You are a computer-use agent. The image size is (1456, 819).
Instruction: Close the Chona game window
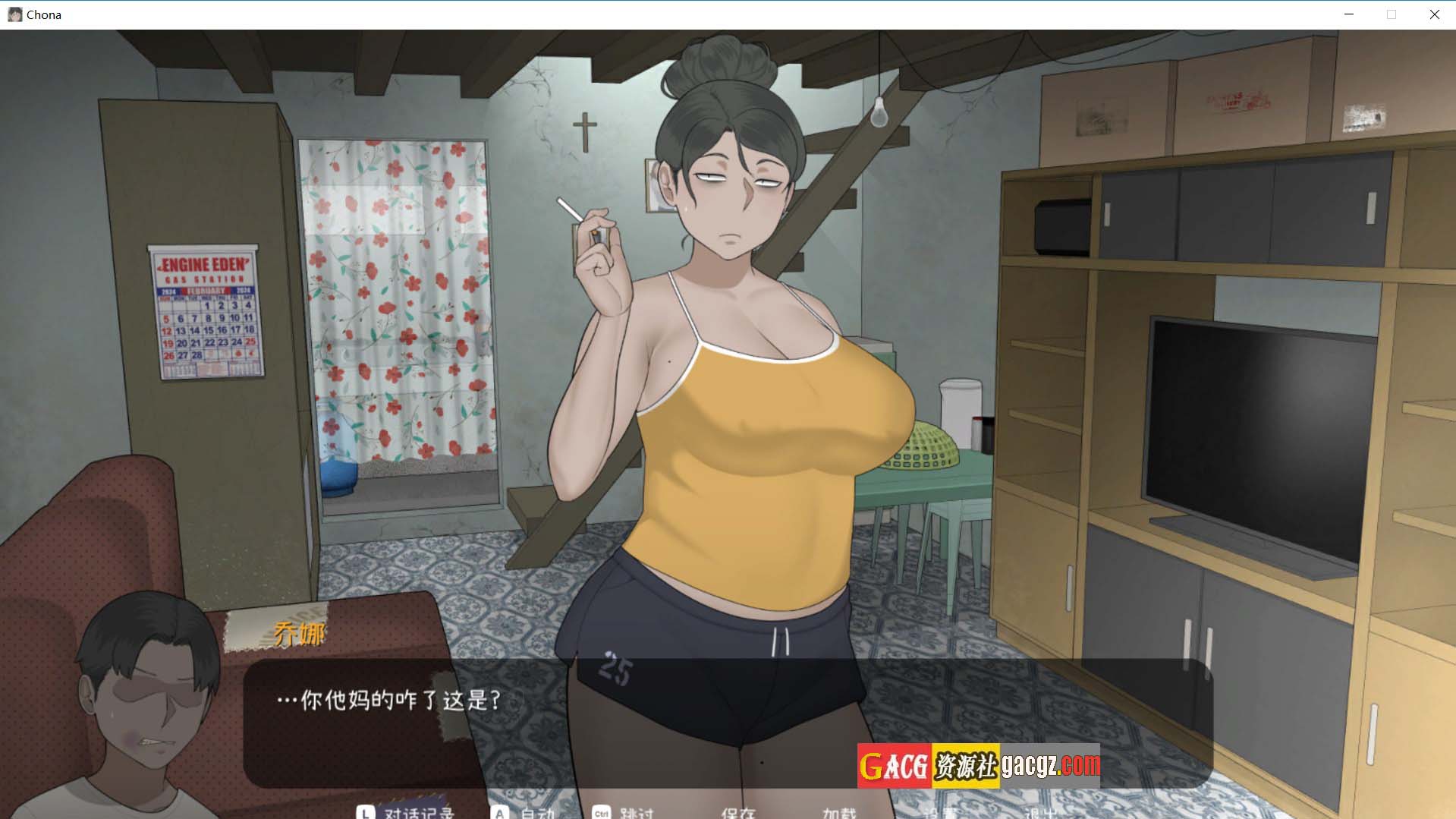(x=1434, y=14)
